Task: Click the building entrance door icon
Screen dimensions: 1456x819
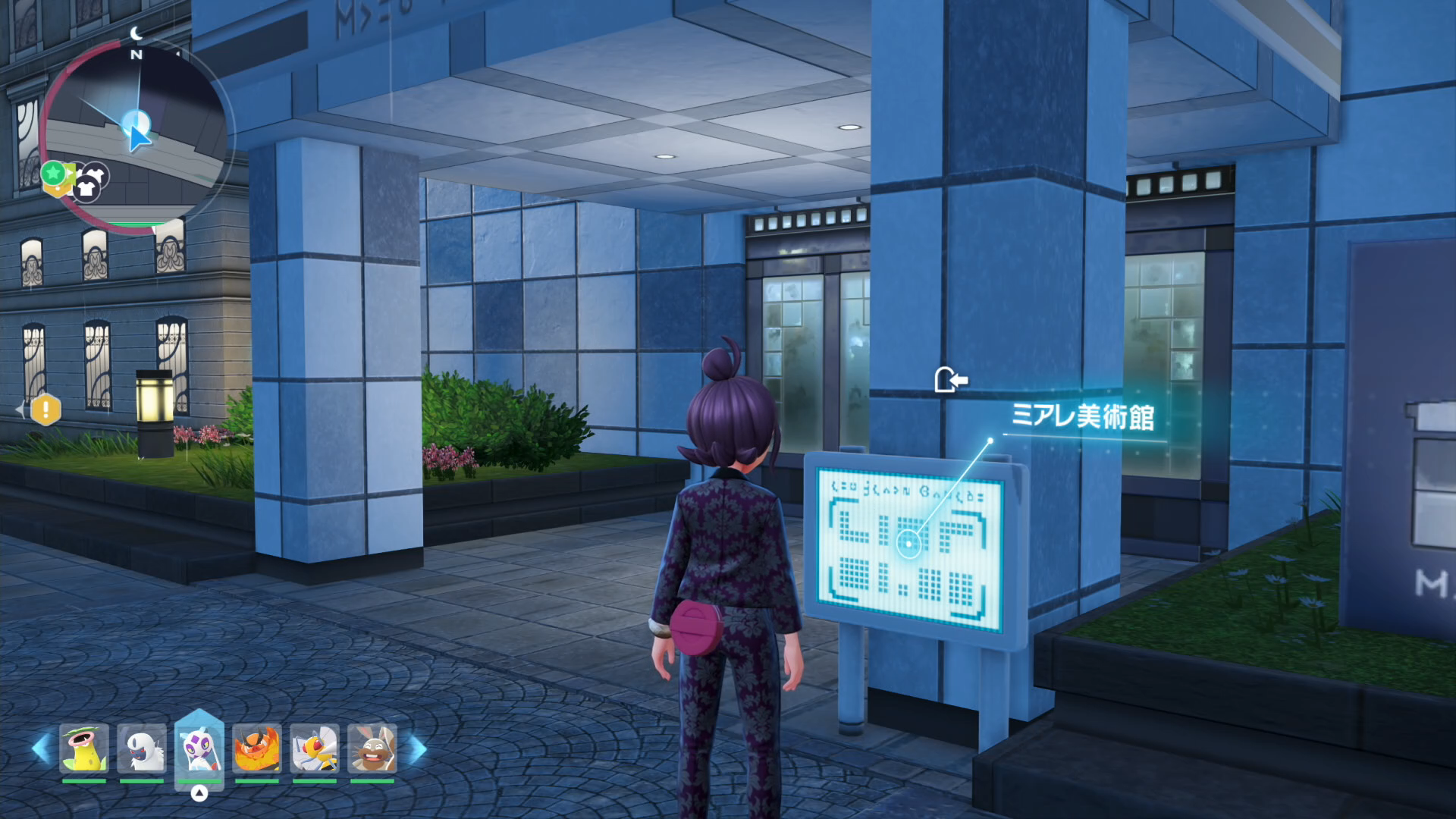Action: click(x=950, y=379)
